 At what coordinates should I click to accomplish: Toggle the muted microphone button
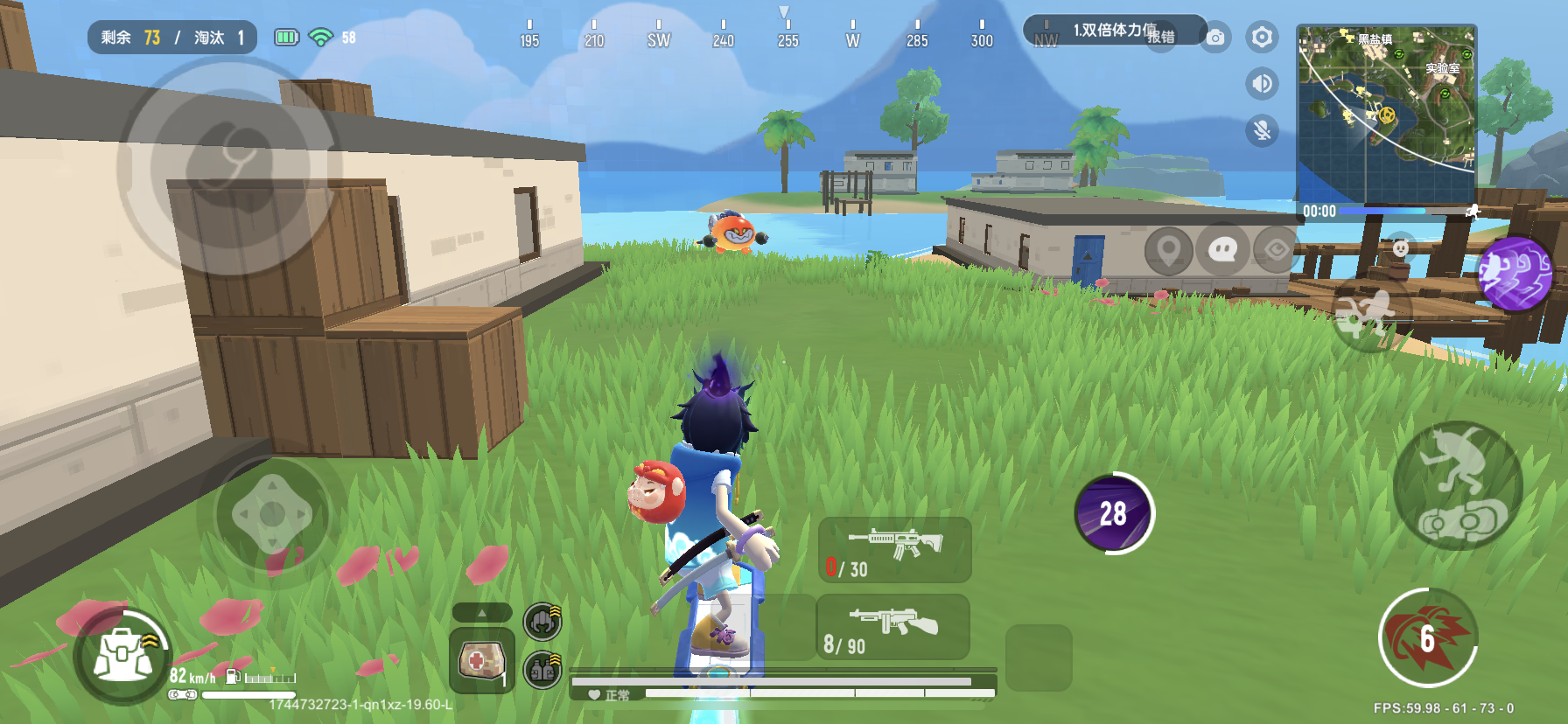pyautogui.click(x=1262, y=131)
